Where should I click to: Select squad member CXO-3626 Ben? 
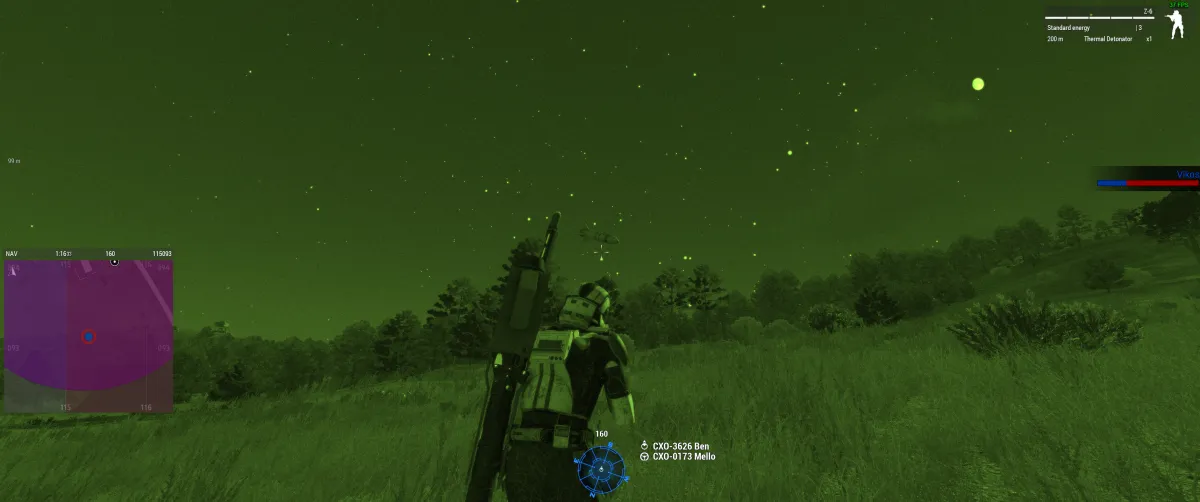679,446
